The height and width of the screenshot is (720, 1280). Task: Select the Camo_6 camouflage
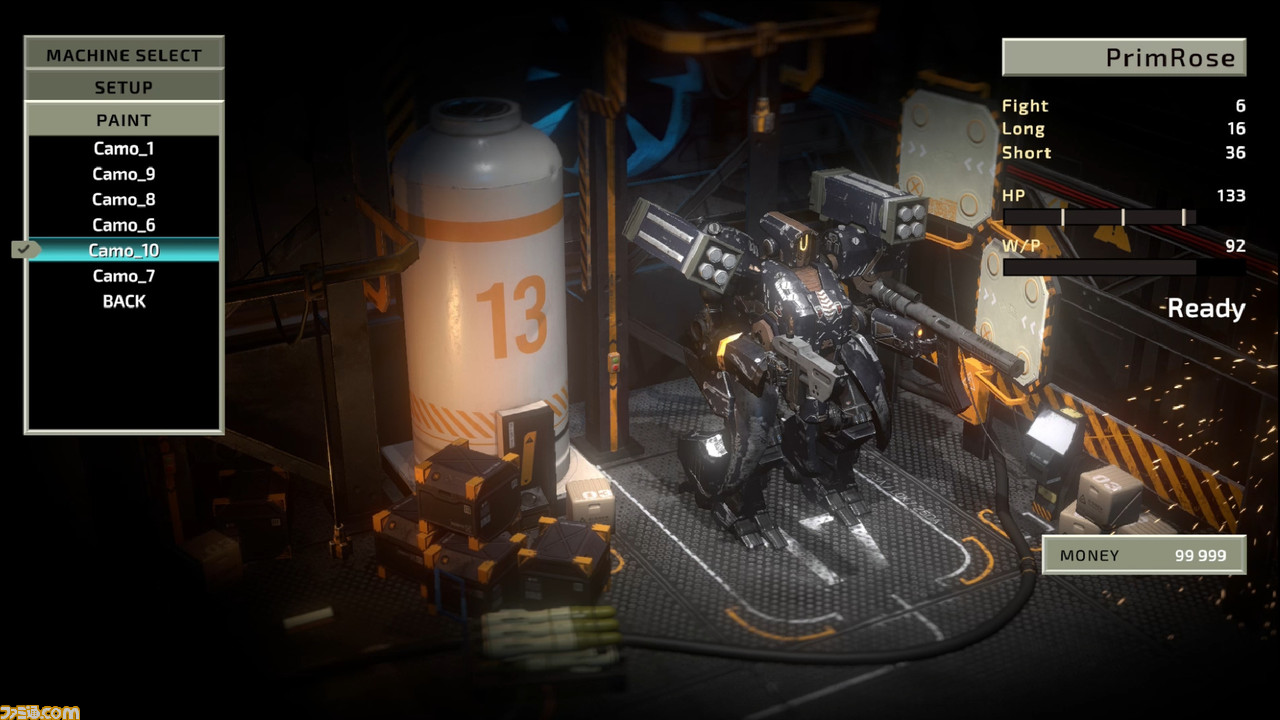[123, 224]
